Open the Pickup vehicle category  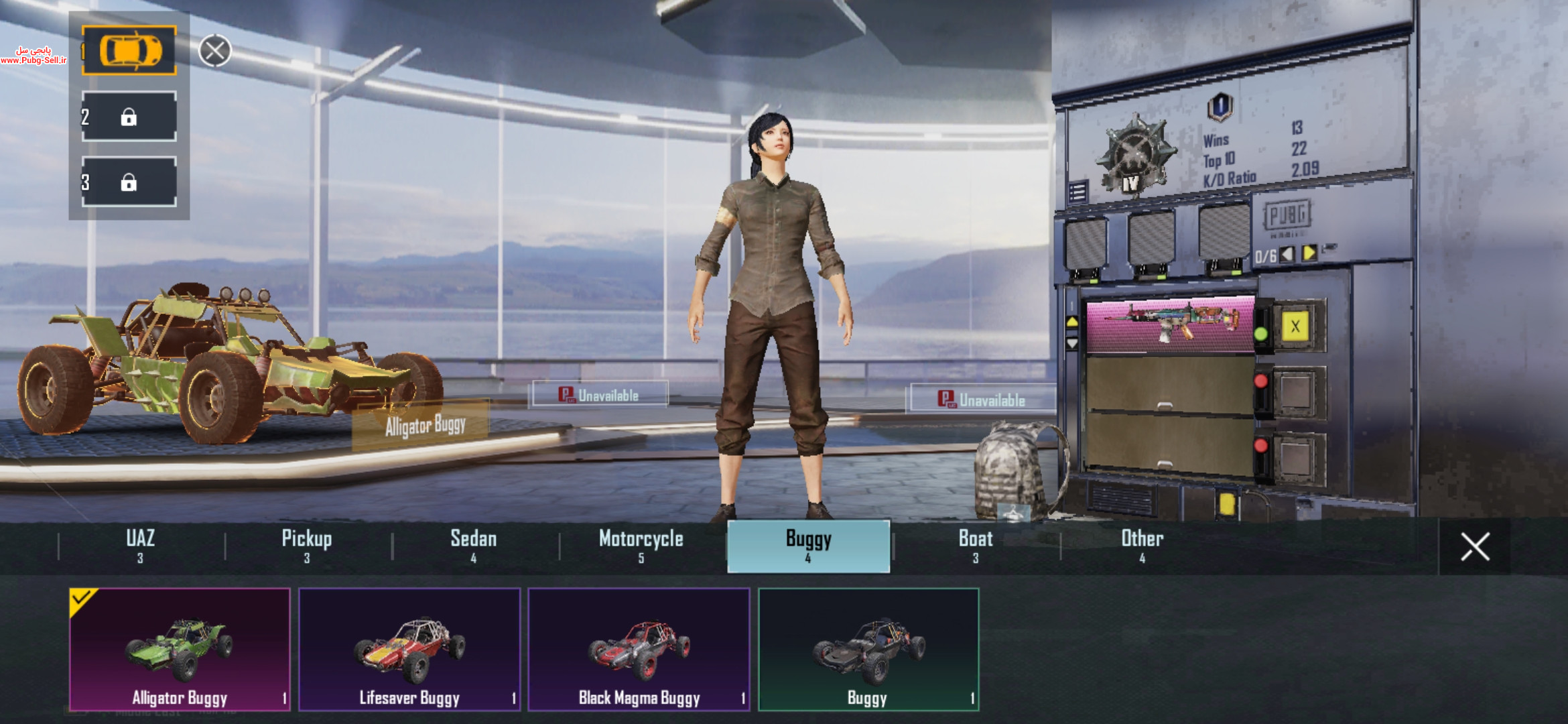coord(307,546)
